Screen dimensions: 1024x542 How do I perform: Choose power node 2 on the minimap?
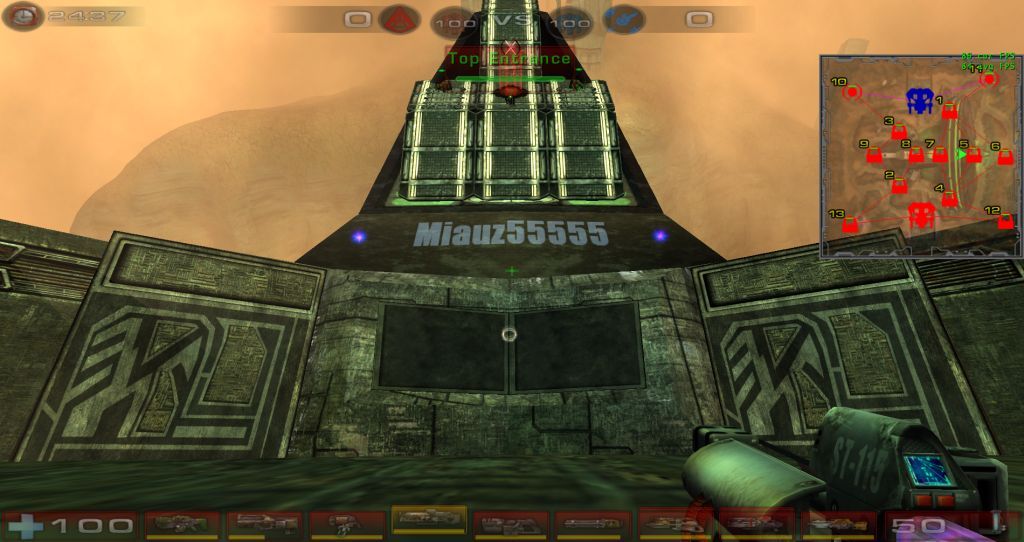899,186
